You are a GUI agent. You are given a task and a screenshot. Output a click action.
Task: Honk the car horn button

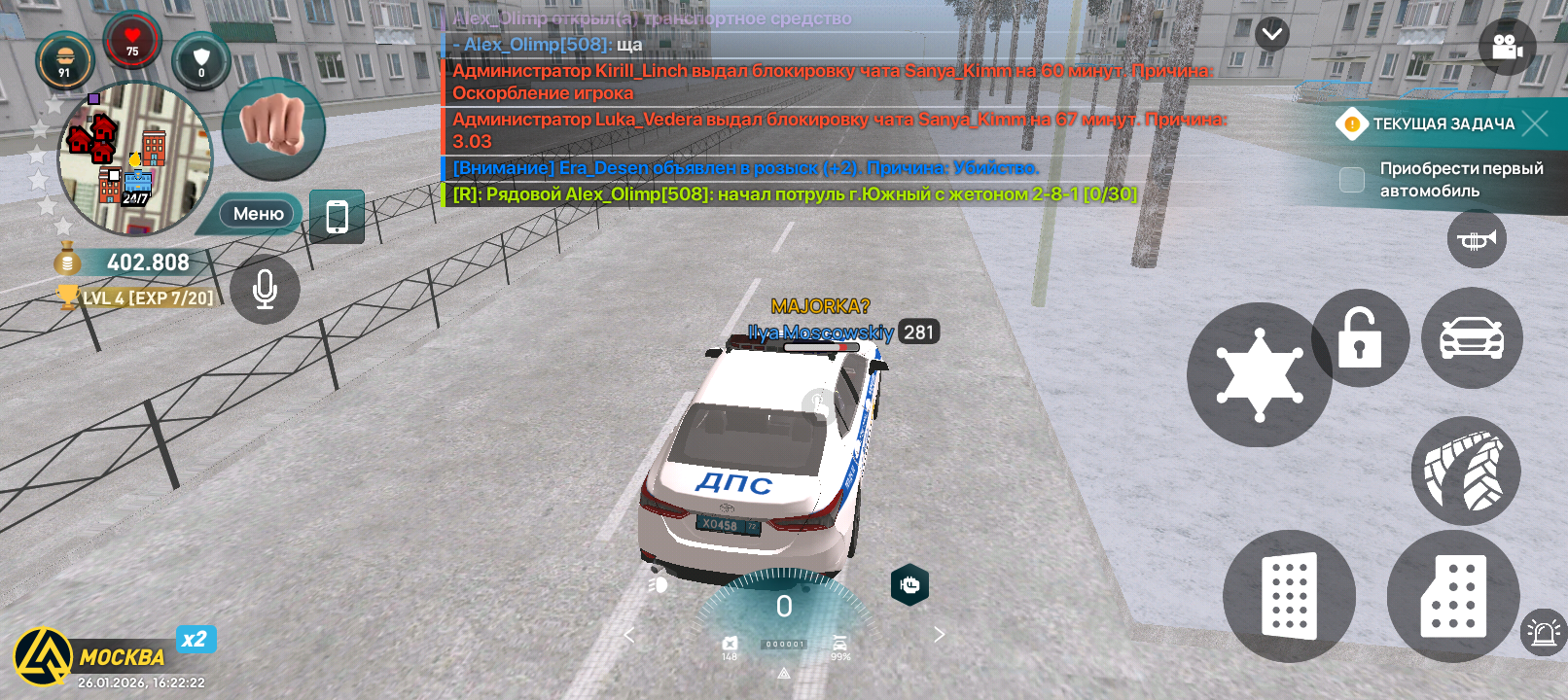click(1477, 239)
